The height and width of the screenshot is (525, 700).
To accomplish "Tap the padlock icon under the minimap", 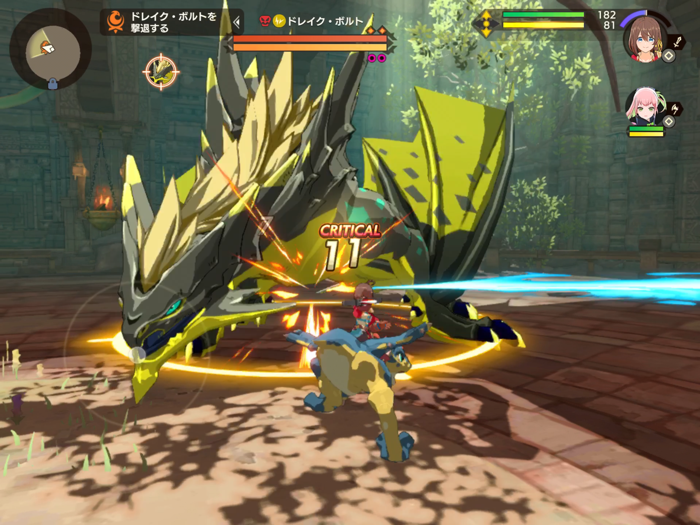I will 52,85.
